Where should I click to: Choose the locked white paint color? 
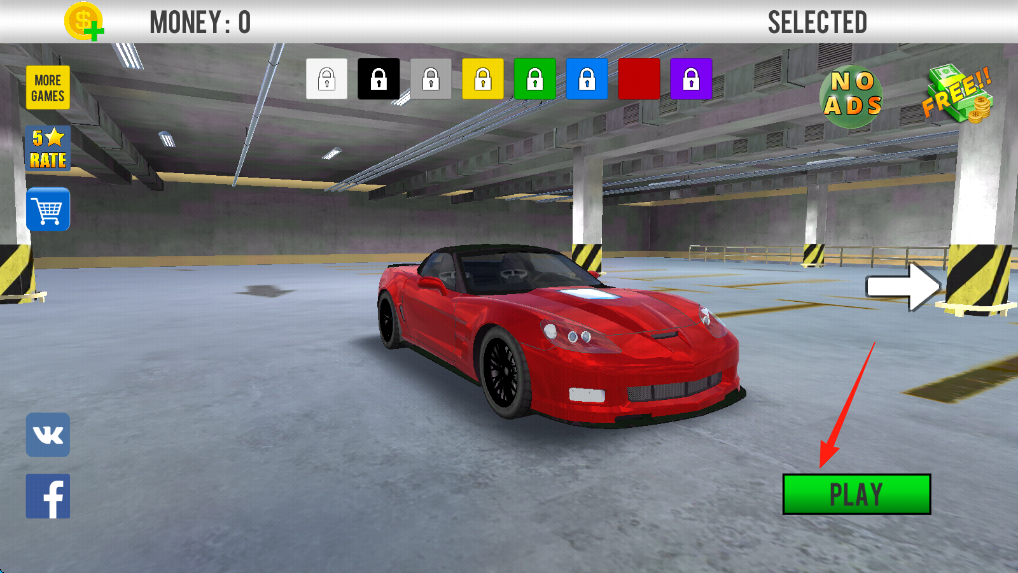tap(327, 79)
